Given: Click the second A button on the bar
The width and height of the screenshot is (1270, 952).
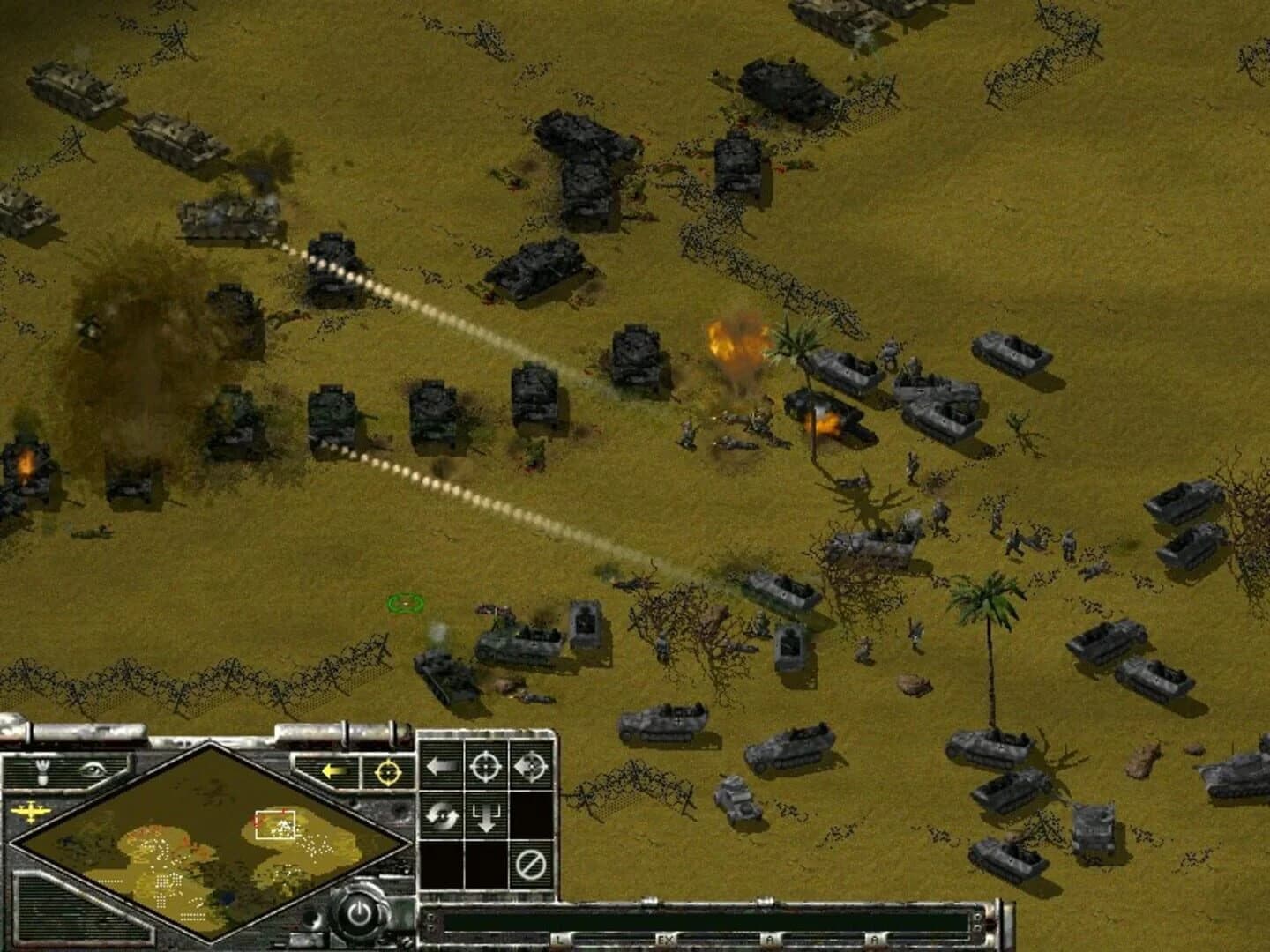Looking at the screenshot, I should click(875, 939).
